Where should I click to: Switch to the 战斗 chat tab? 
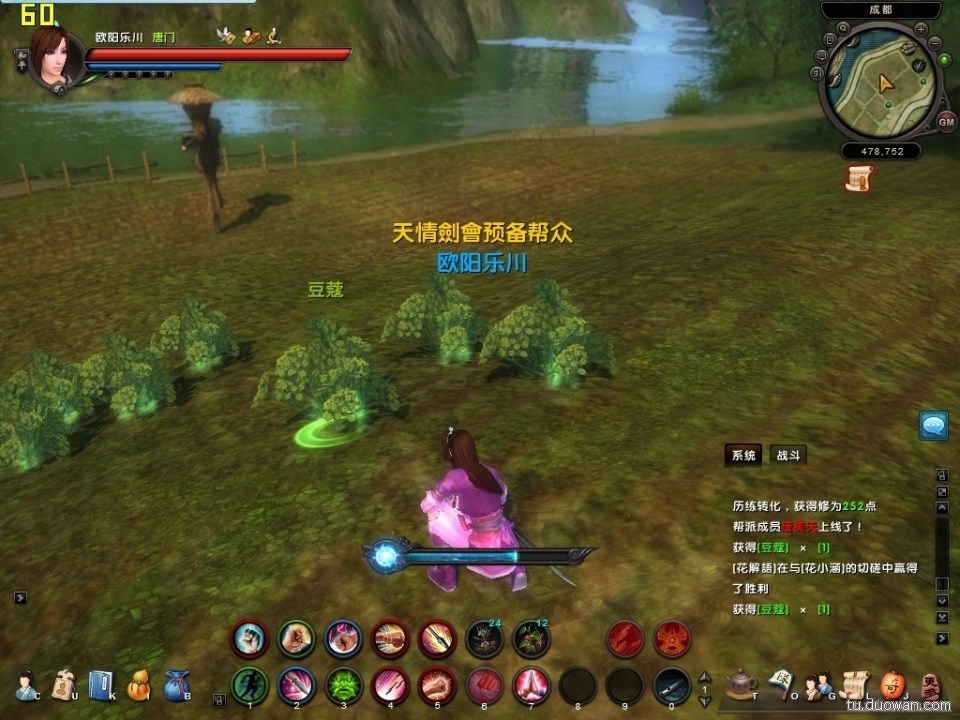coord(789,455)
